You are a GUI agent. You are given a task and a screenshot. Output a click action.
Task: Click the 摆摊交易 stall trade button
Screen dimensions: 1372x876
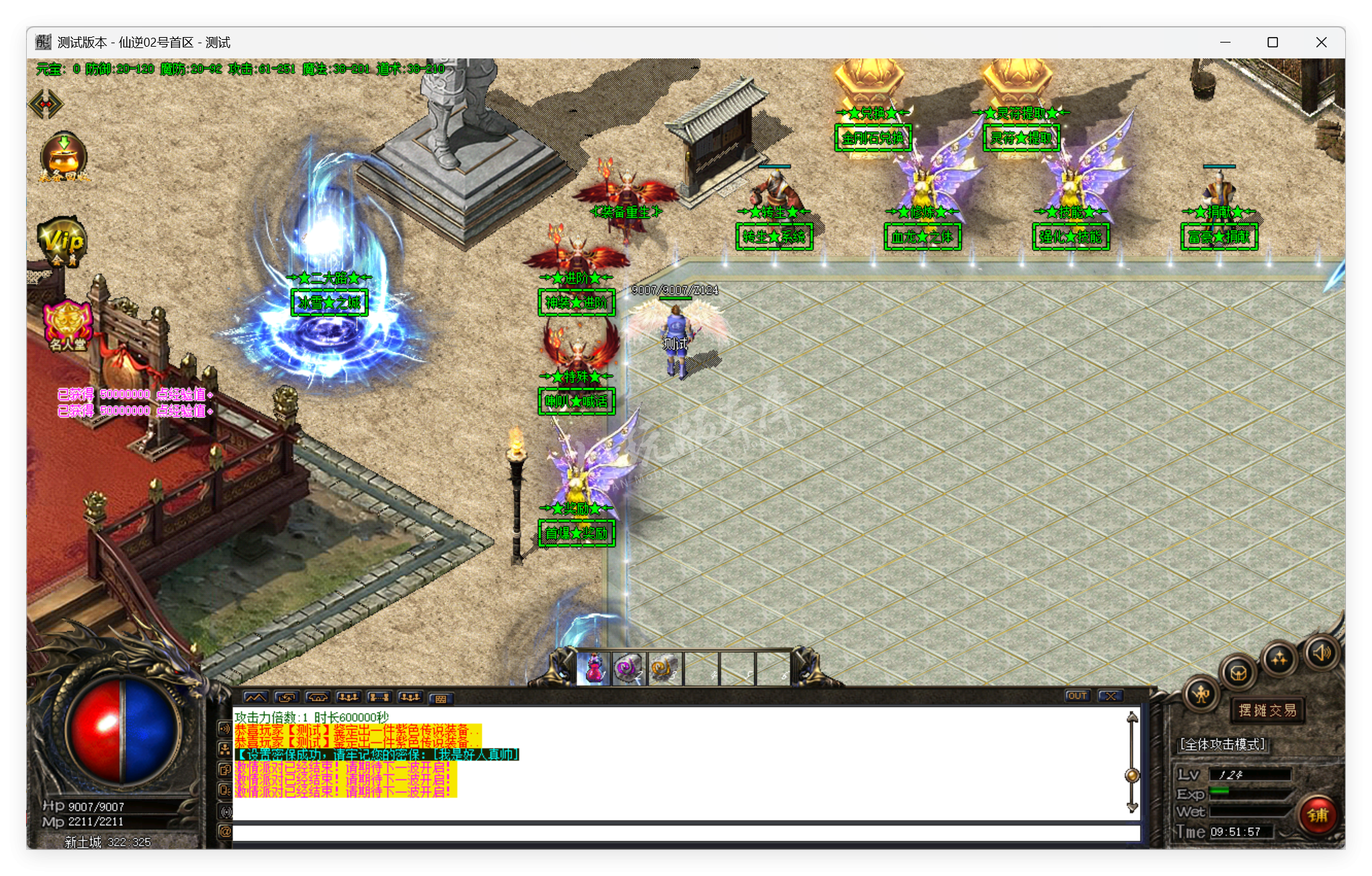1267,711
